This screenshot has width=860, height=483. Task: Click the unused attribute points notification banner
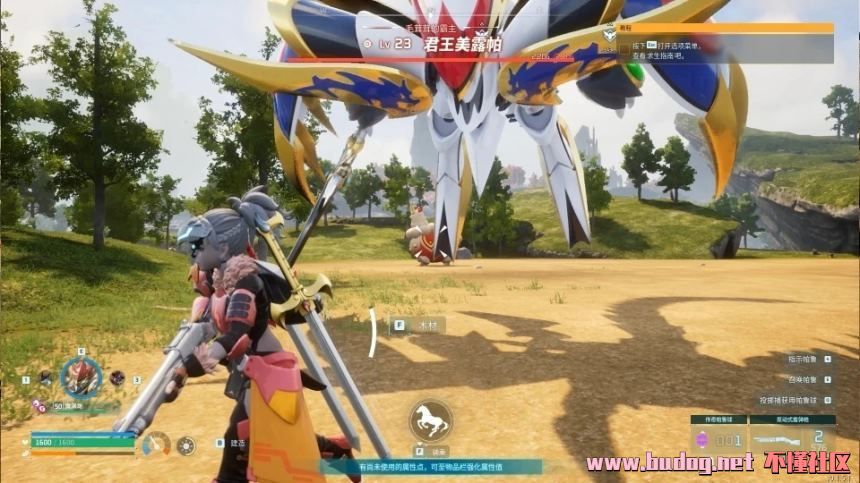[430, 467]
